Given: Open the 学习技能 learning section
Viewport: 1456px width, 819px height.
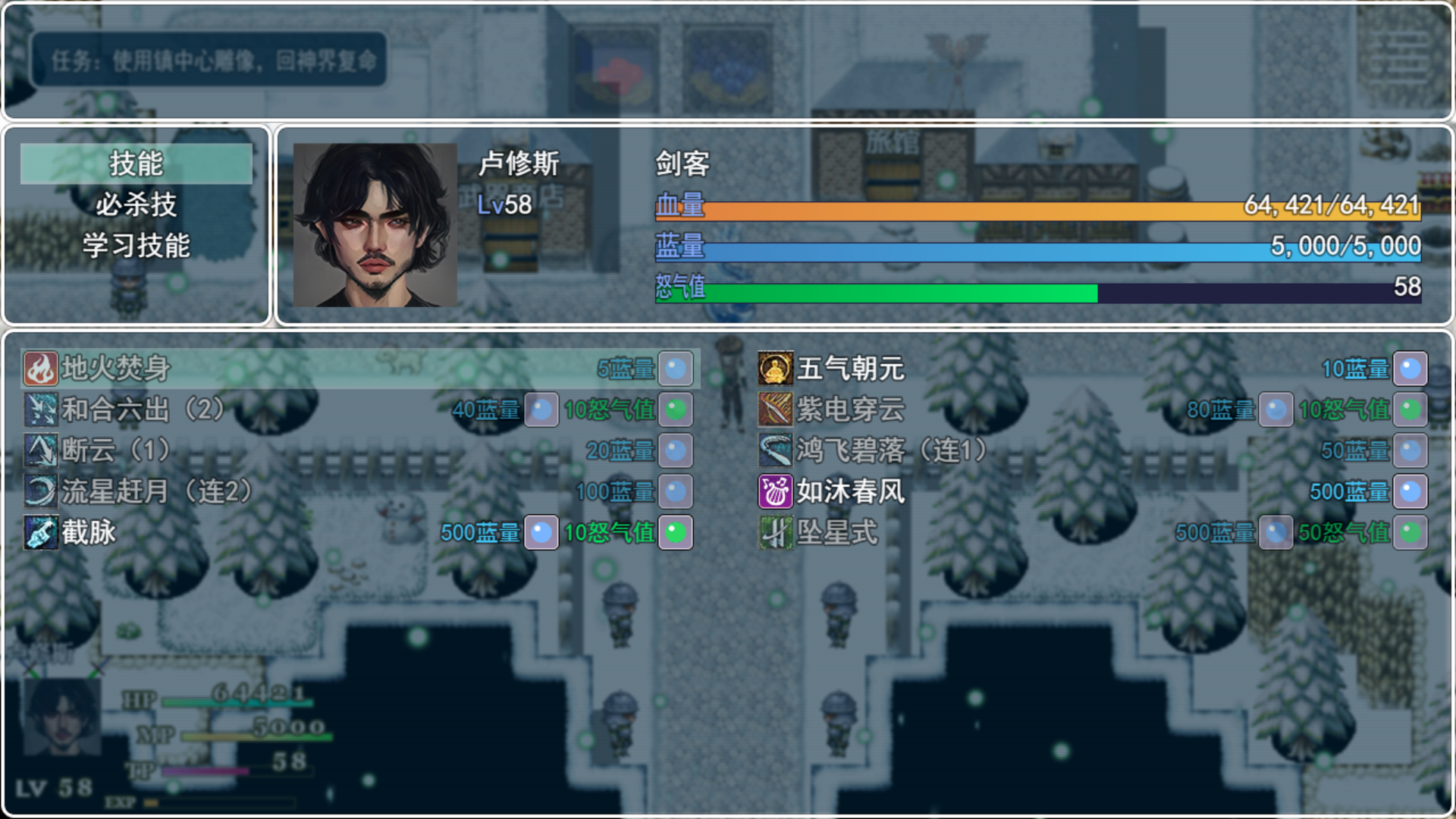Looking at the screenshot, I should [136, 244].
